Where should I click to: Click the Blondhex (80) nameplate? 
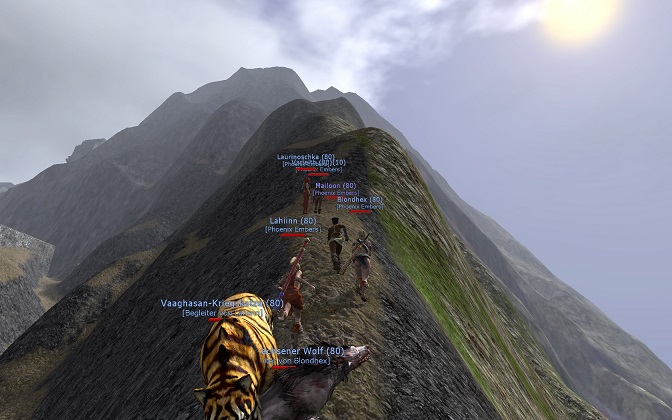(x=359, y=199)
